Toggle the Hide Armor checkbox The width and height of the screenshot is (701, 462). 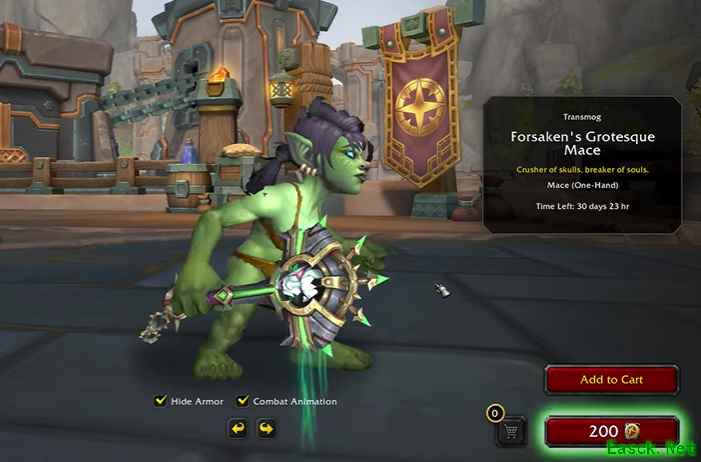(x=160, y=401)
